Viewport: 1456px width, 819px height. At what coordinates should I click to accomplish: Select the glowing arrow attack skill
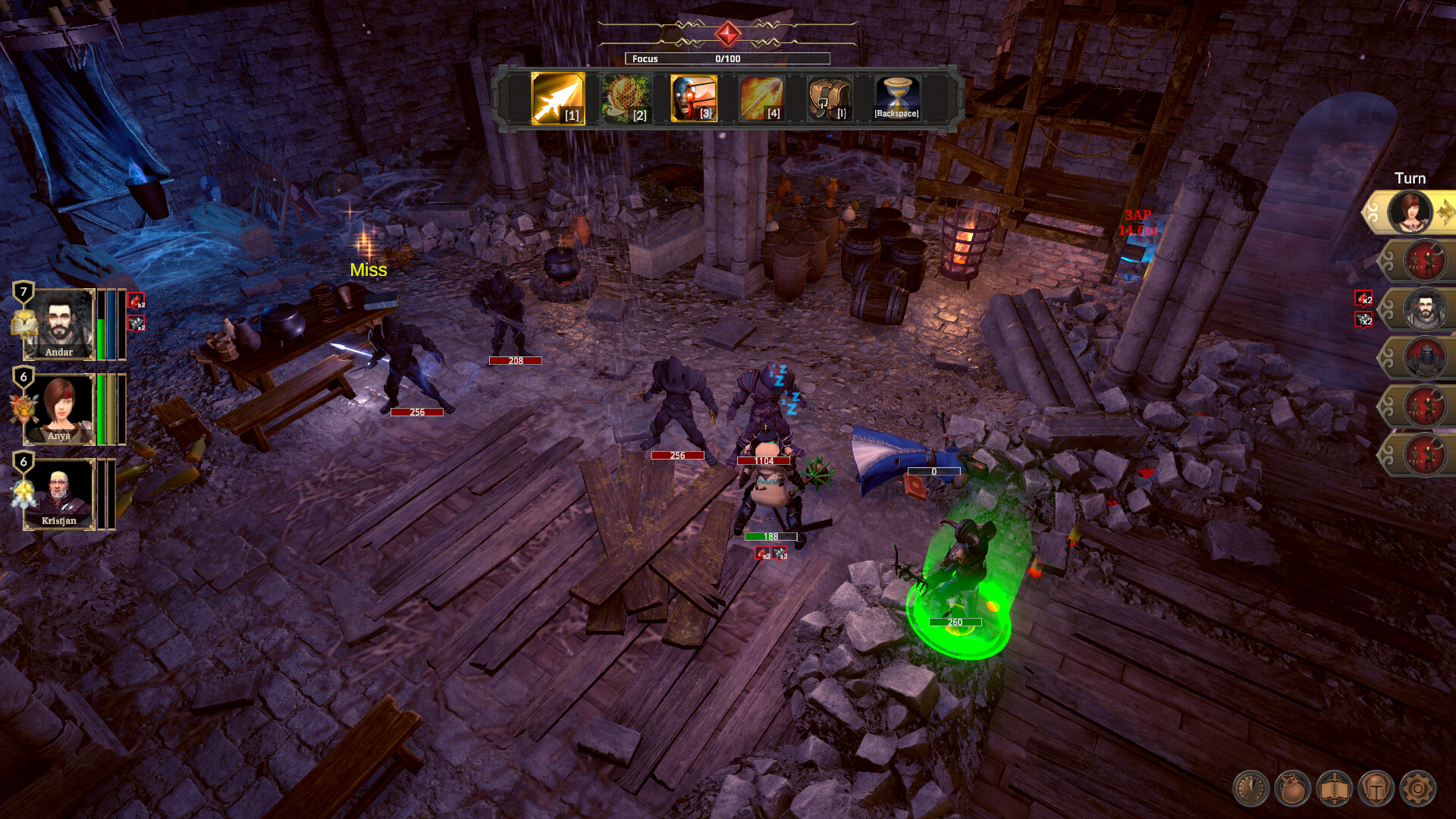(x=557, y=99)
